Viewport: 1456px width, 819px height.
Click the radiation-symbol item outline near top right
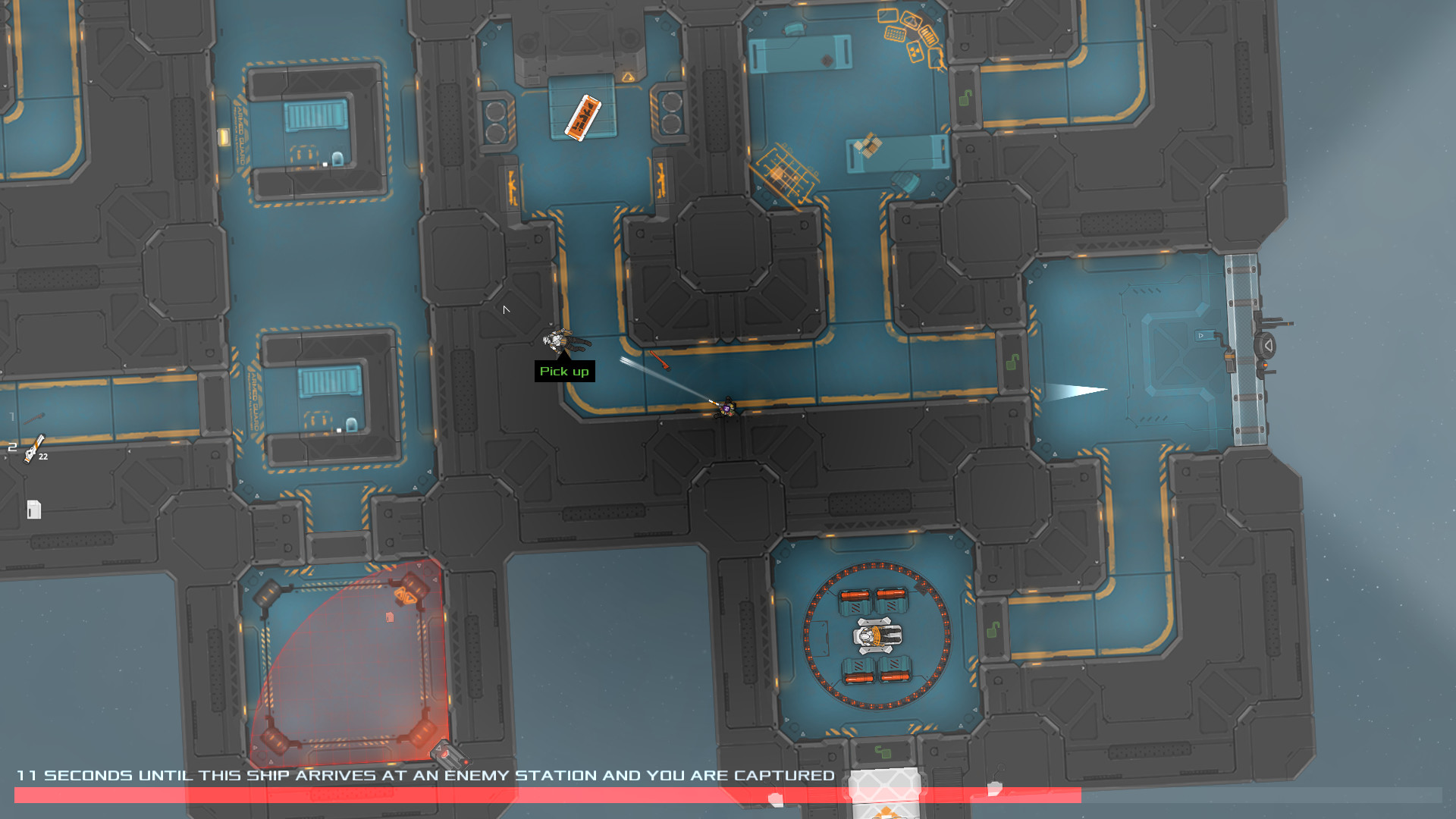click(x=915, y=53)
